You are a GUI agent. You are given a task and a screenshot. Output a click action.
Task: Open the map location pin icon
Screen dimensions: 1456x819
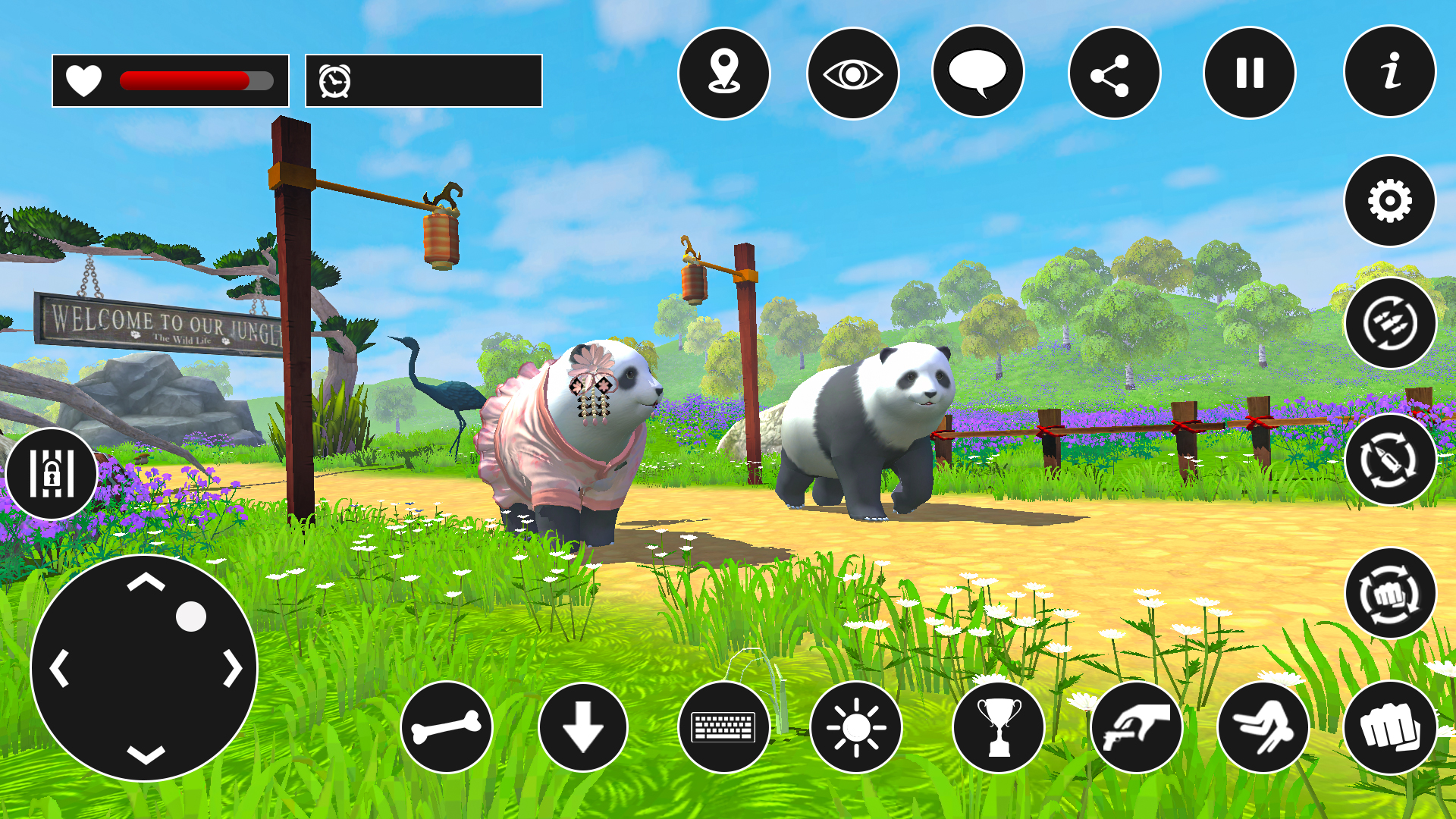click(726, 73)
